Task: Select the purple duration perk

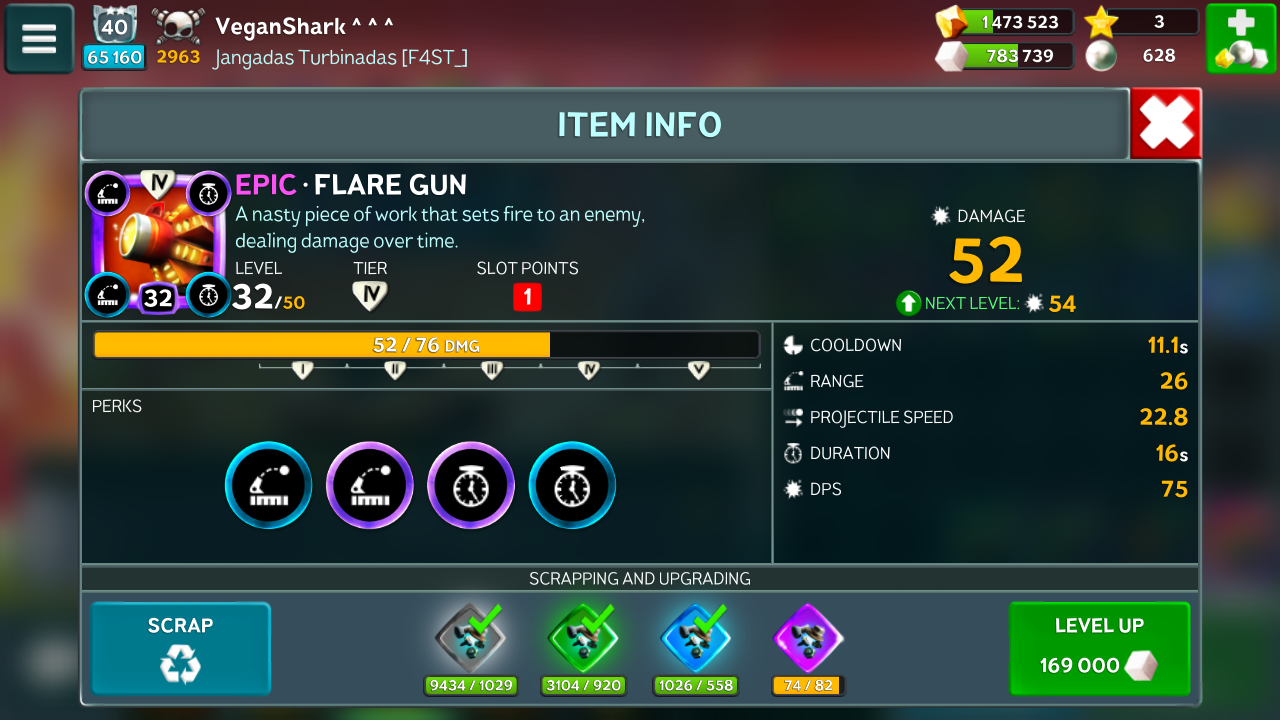Action: (471, 485)
